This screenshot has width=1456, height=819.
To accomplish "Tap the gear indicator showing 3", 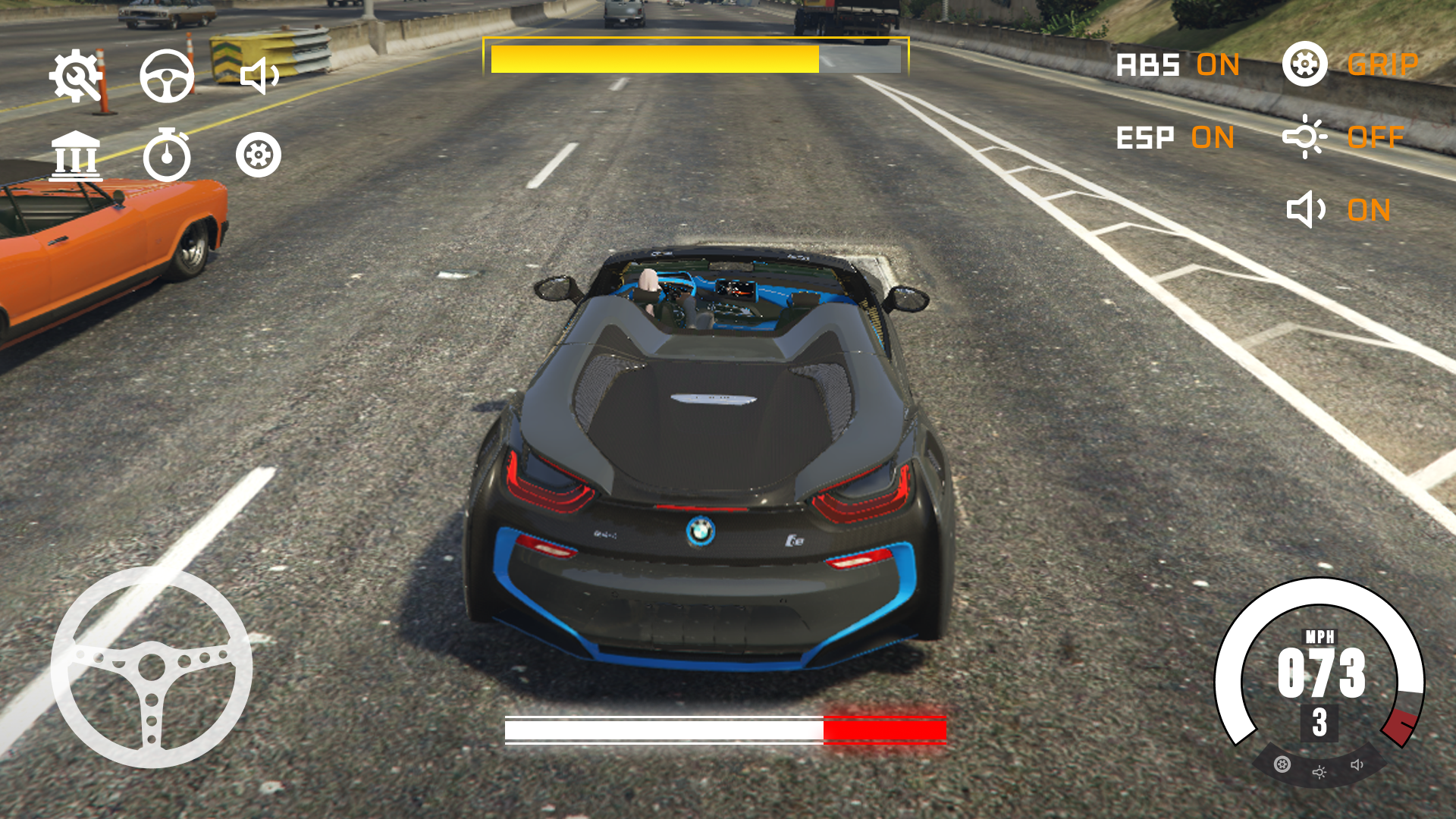I will 1319,724.
